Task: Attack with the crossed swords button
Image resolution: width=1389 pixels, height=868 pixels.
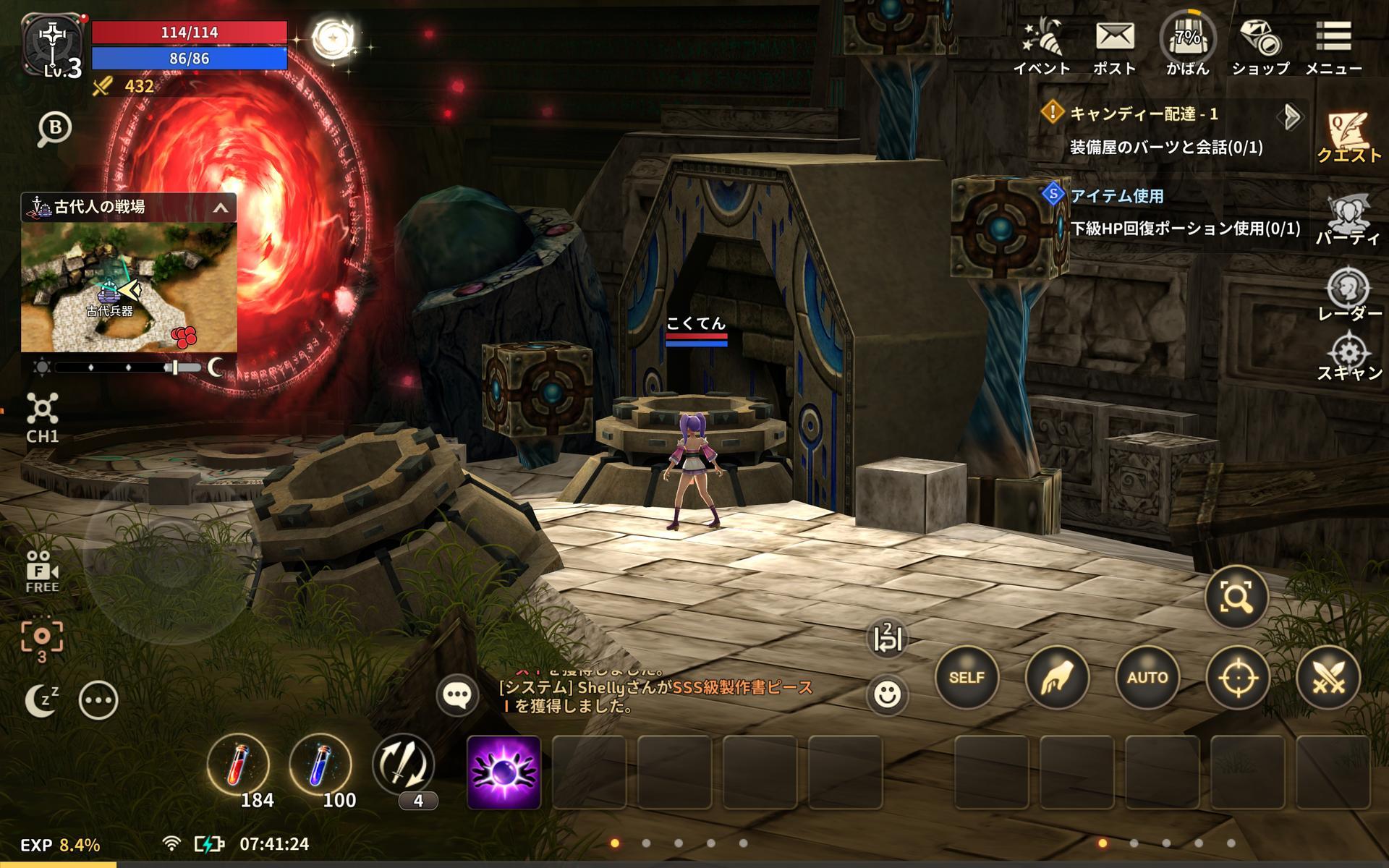Action: click(x=1328, y=677)
